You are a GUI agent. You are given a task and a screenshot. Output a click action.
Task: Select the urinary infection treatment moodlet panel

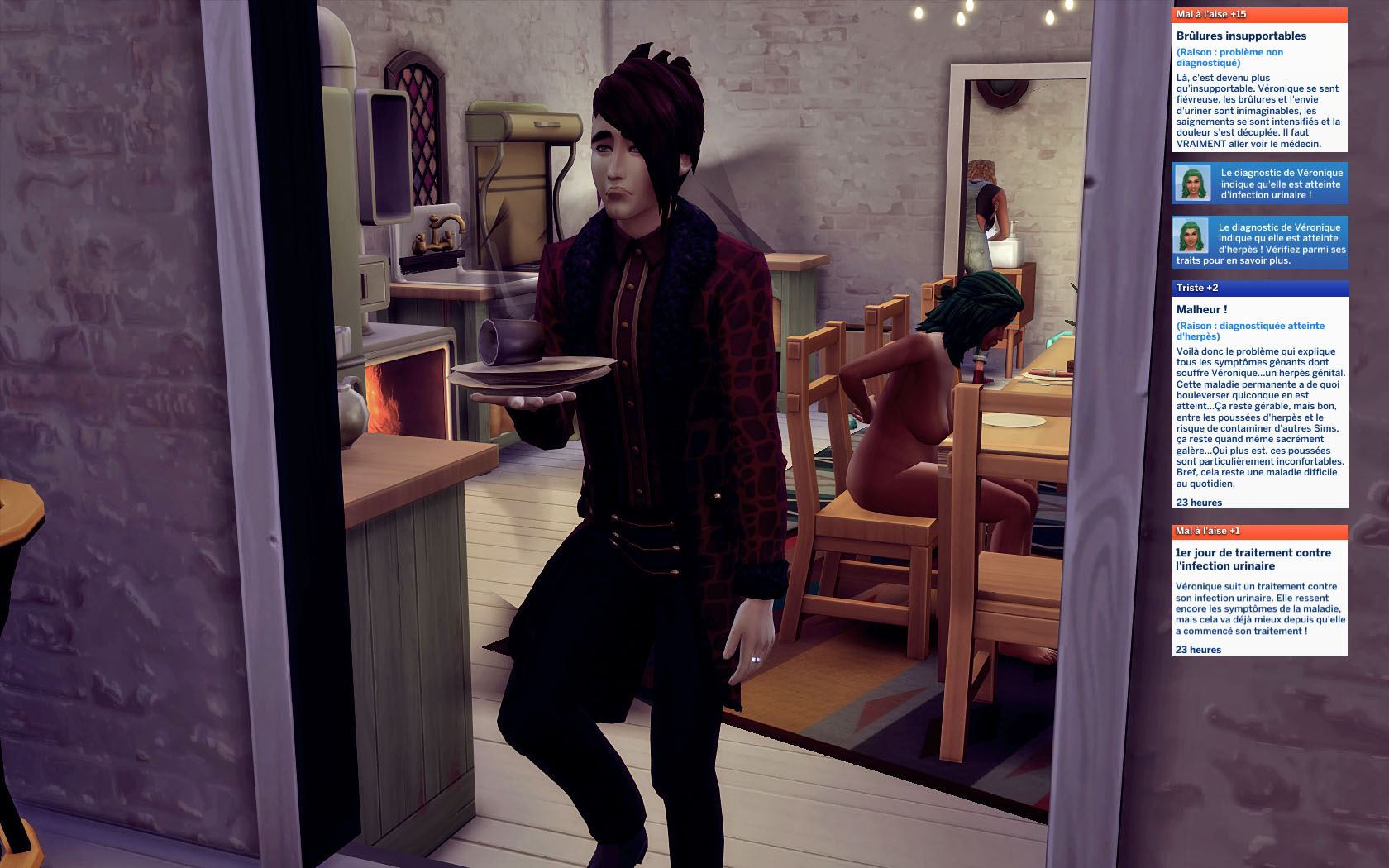coord(1260,592)
